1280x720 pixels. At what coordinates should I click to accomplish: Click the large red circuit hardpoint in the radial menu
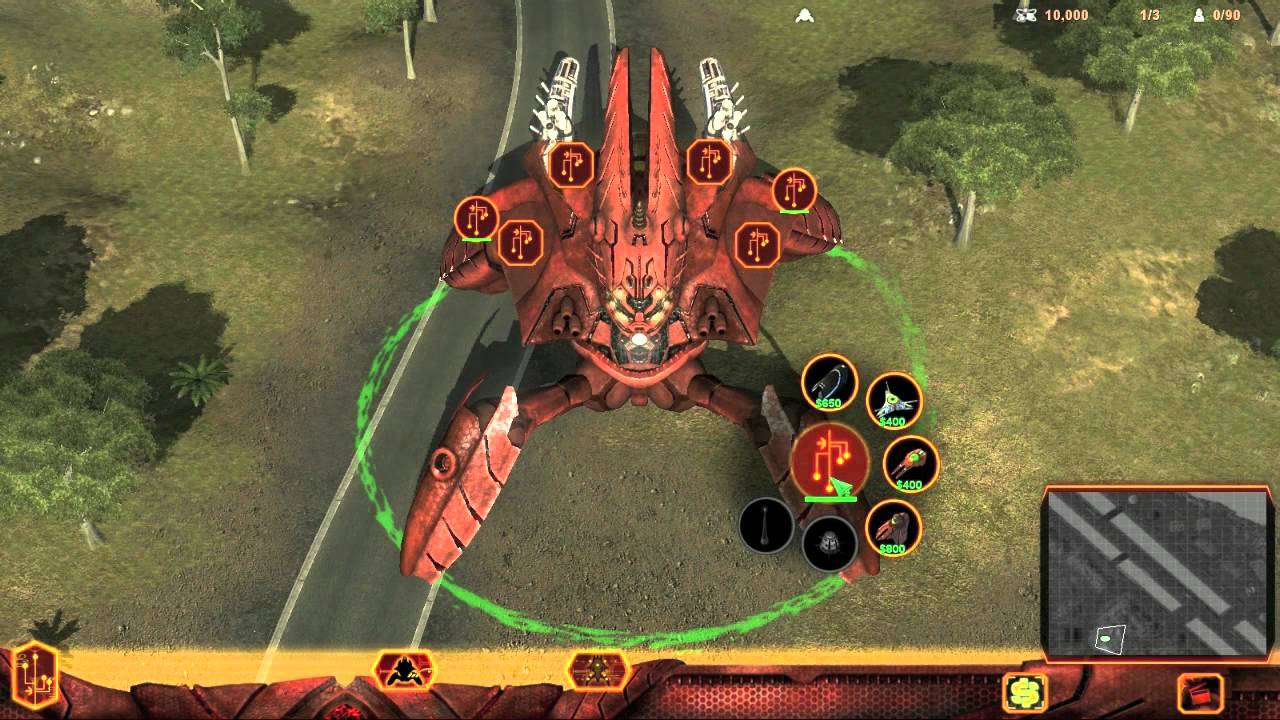[830, 461]
